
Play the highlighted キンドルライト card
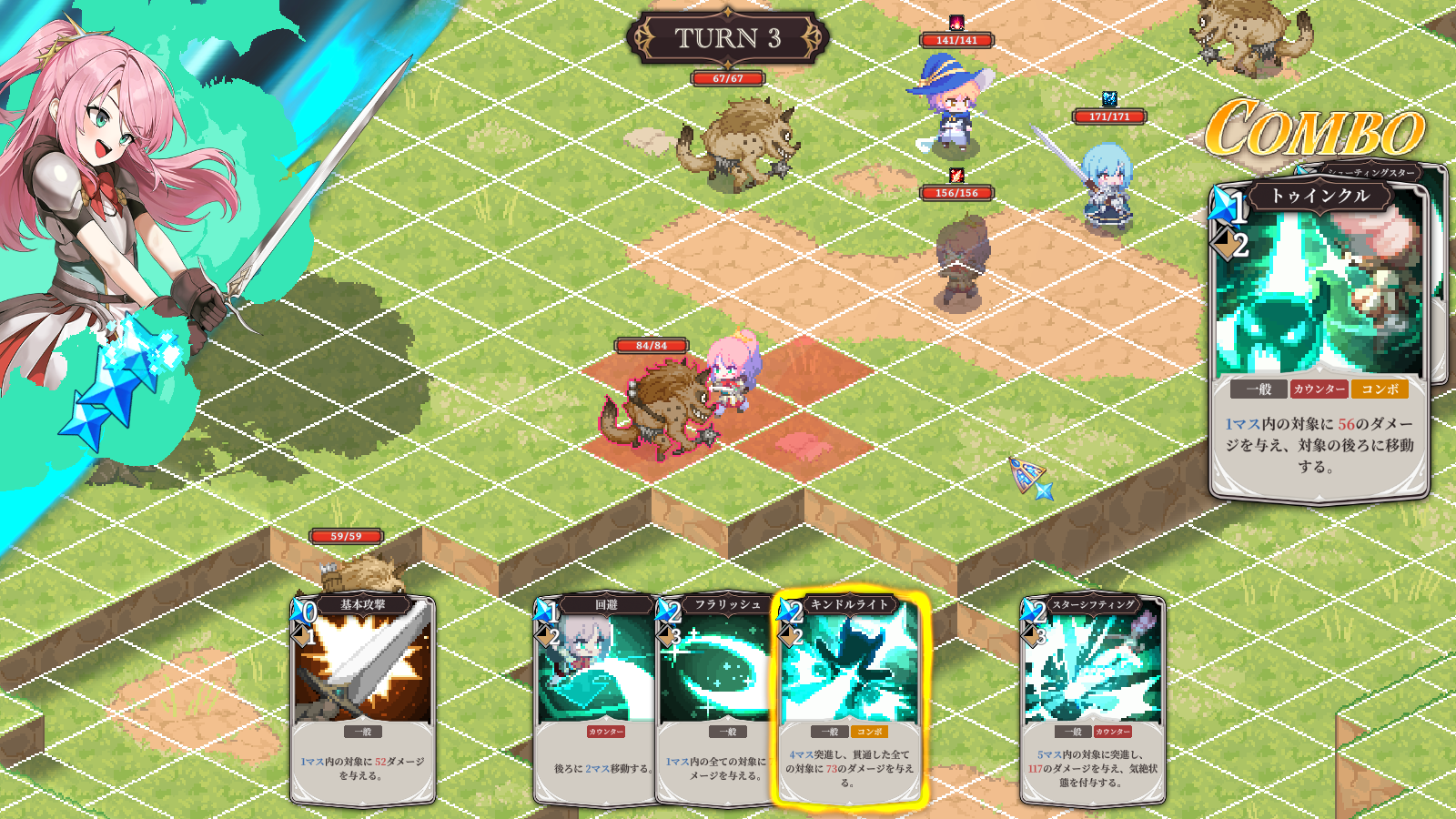(x=849, y=699)
